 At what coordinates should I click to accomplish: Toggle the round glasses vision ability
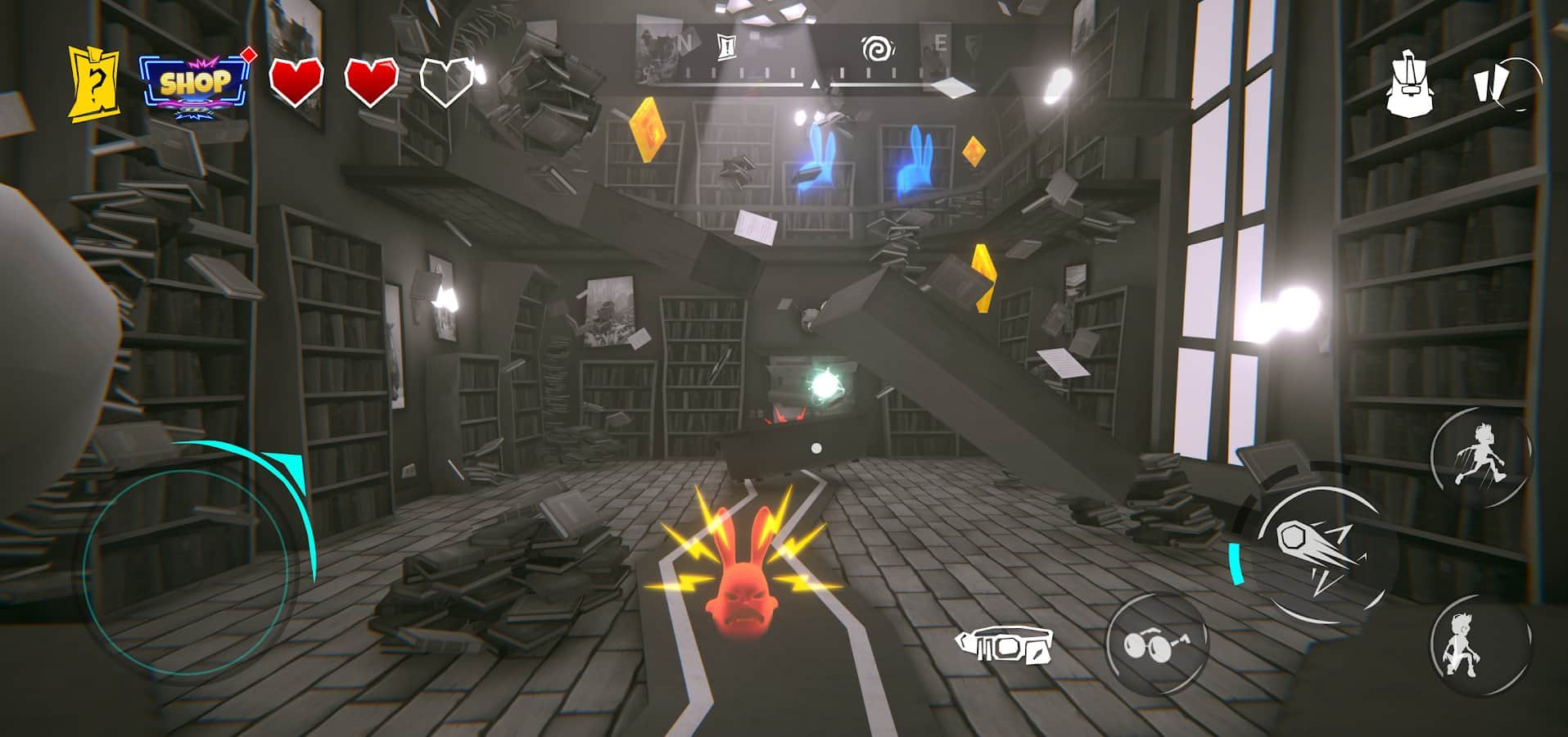click(x=1156, y=644)
